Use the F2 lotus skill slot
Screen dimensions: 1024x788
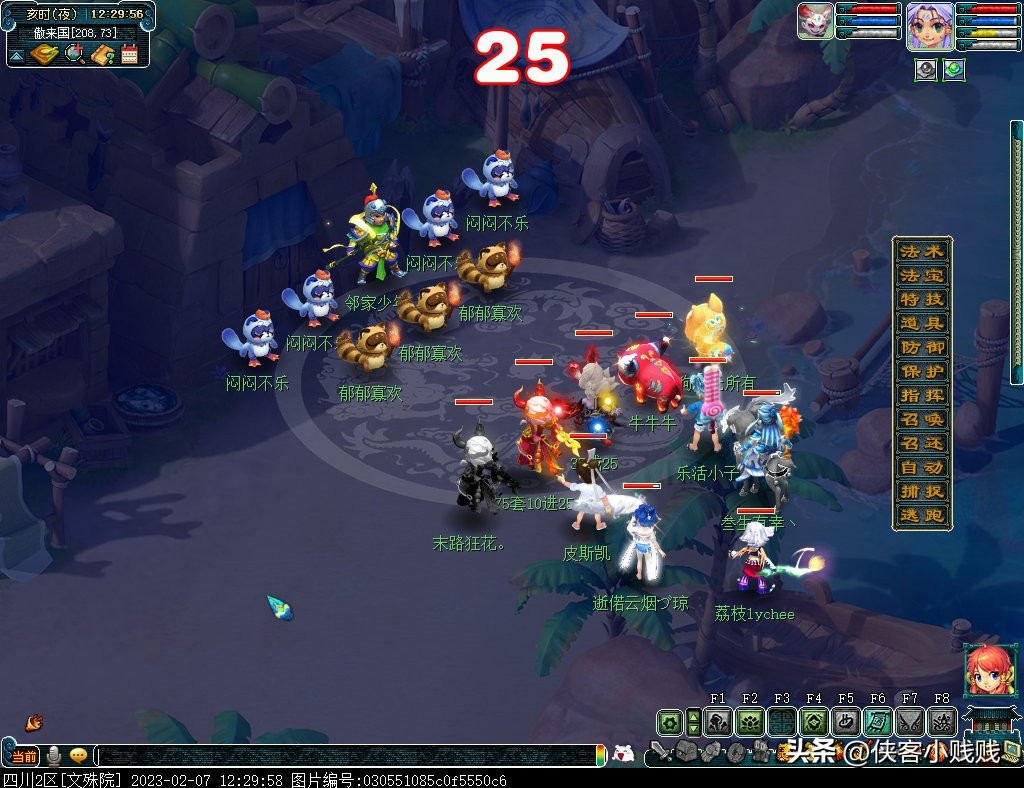[x=750, y=721]
